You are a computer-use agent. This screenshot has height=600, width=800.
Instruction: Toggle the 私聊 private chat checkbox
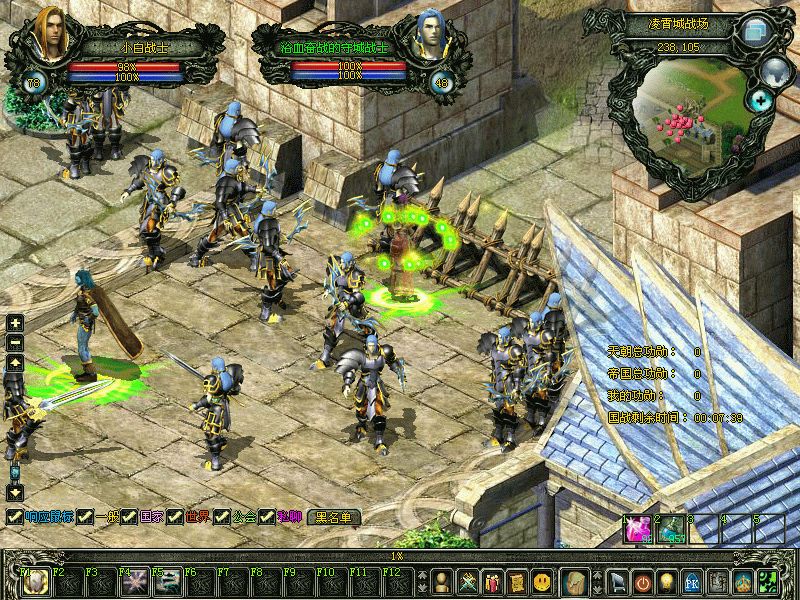pos(267,517)
